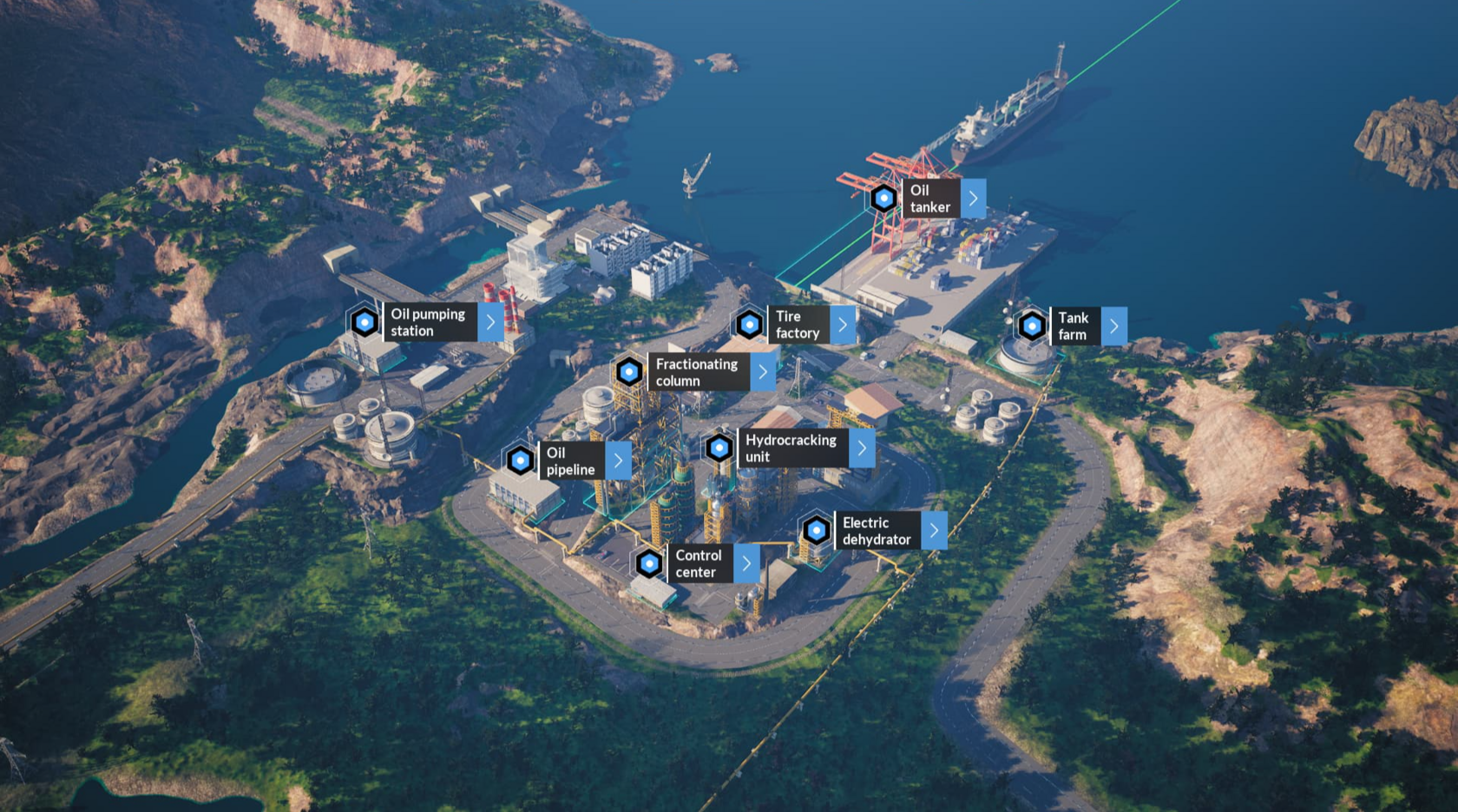
Task: Go to the Electric dehydrator
Action: [x=934, y=531]
